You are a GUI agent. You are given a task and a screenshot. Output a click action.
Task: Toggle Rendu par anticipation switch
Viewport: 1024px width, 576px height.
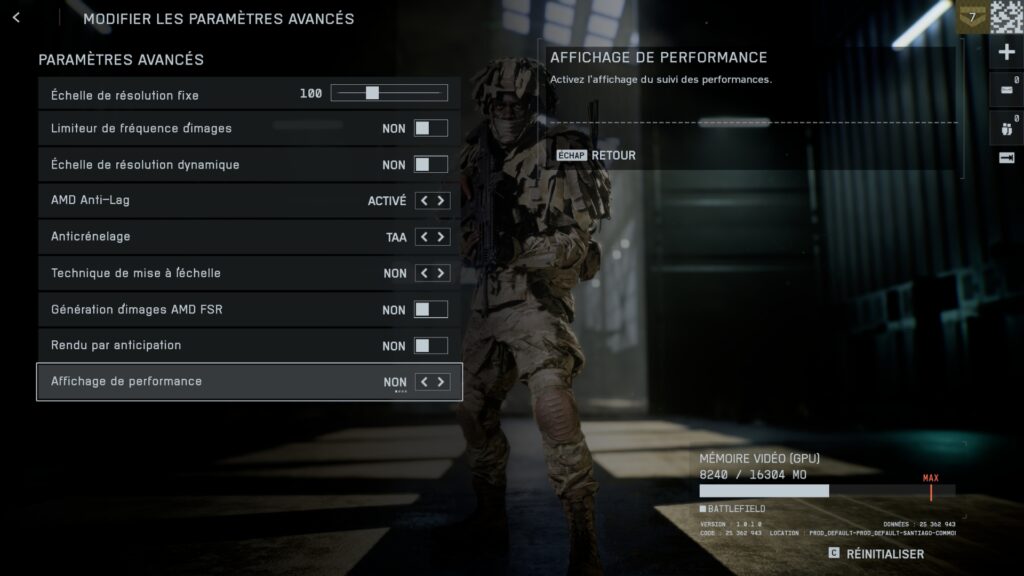click(x=431, y=346)
